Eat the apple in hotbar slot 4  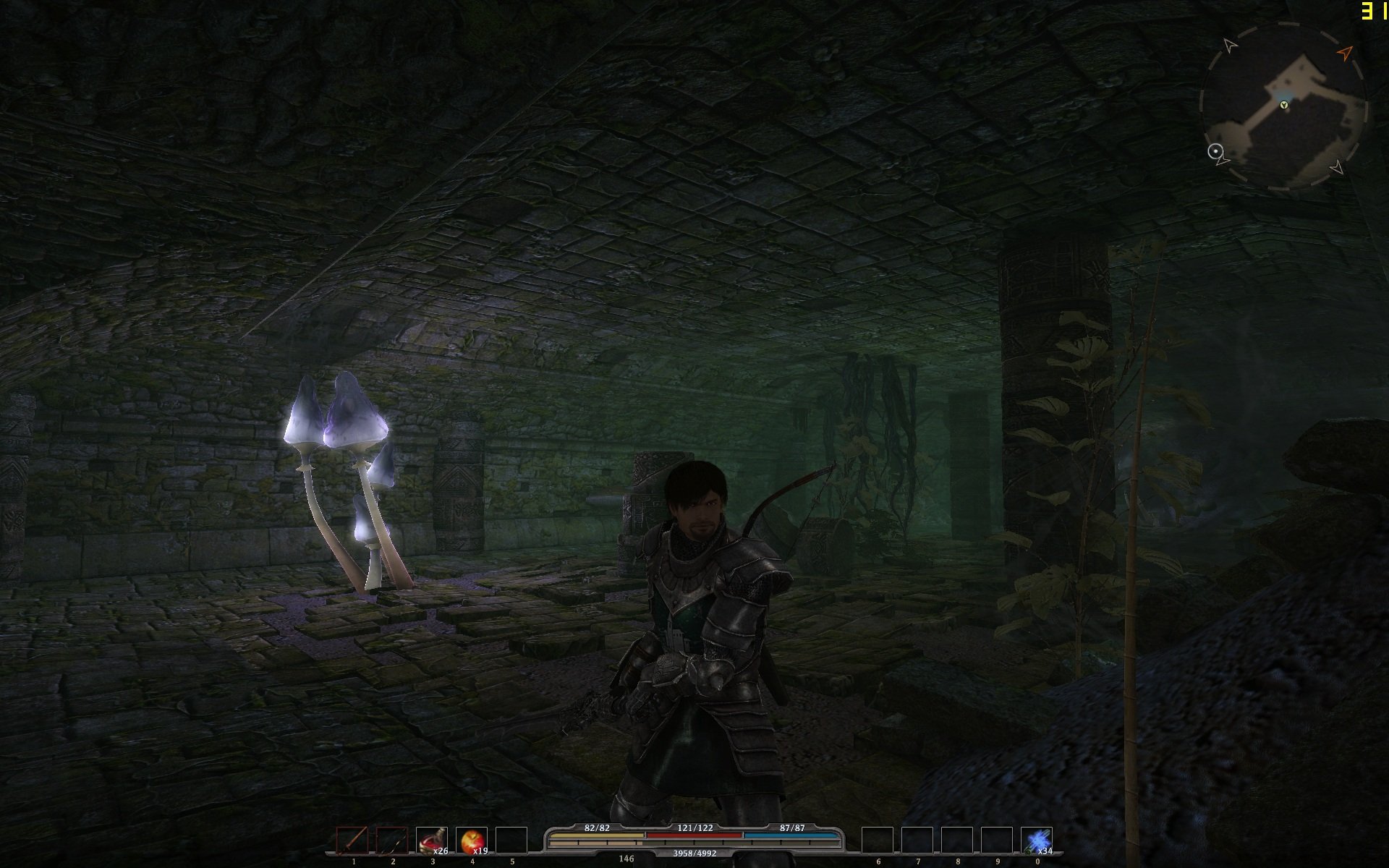472,841
